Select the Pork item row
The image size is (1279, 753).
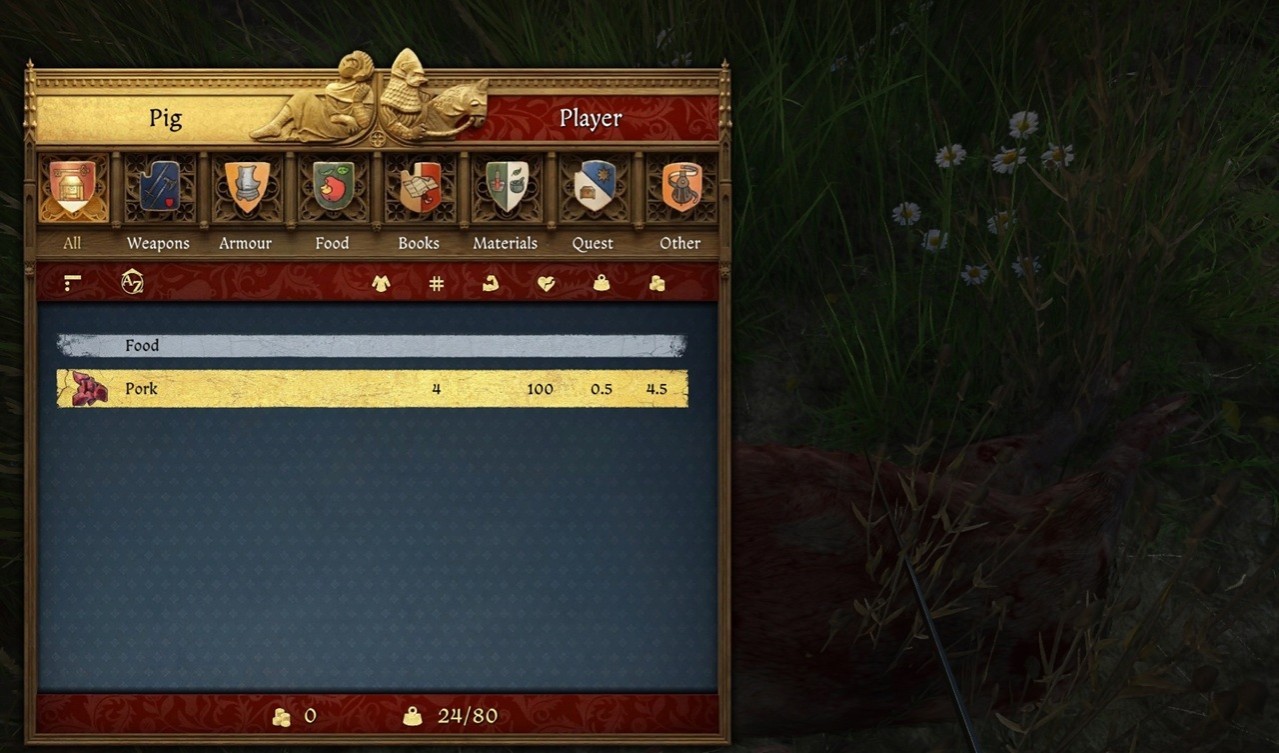pos(372,389)
